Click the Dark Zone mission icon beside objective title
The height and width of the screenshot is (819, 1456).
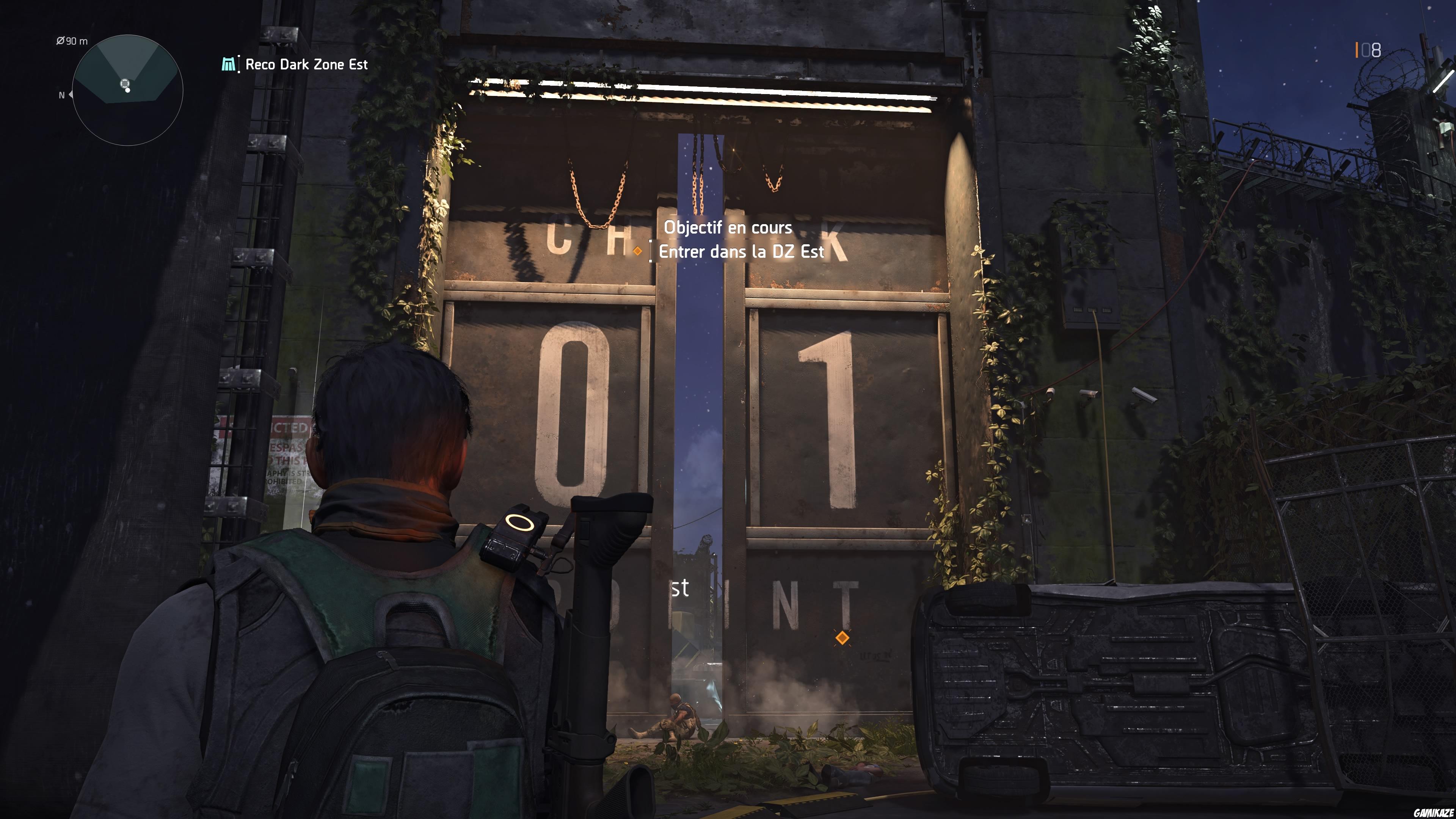click(228, 64)
